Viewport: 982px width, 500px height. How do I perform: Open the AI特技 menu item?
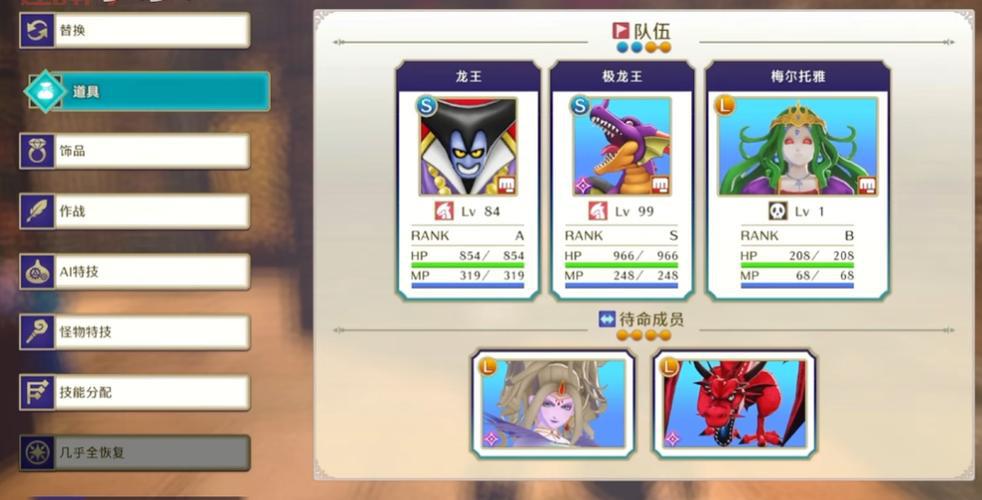click(x=135, y=272)
